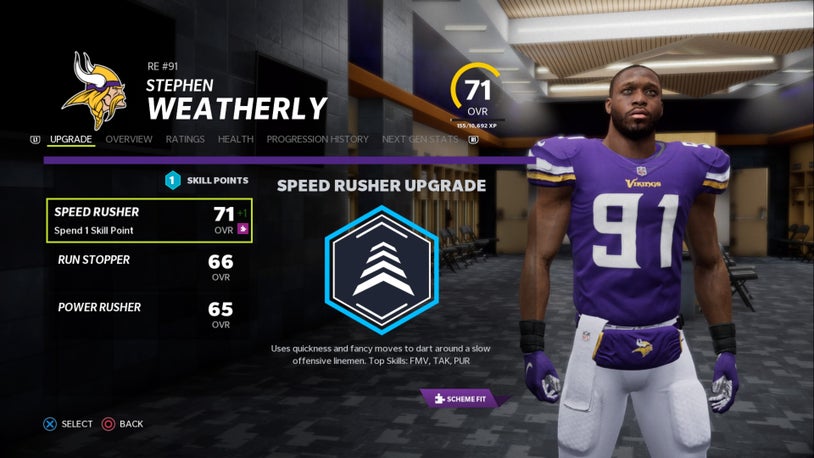
Task: Open the Progression History tab
Action: tap(317, 139)
